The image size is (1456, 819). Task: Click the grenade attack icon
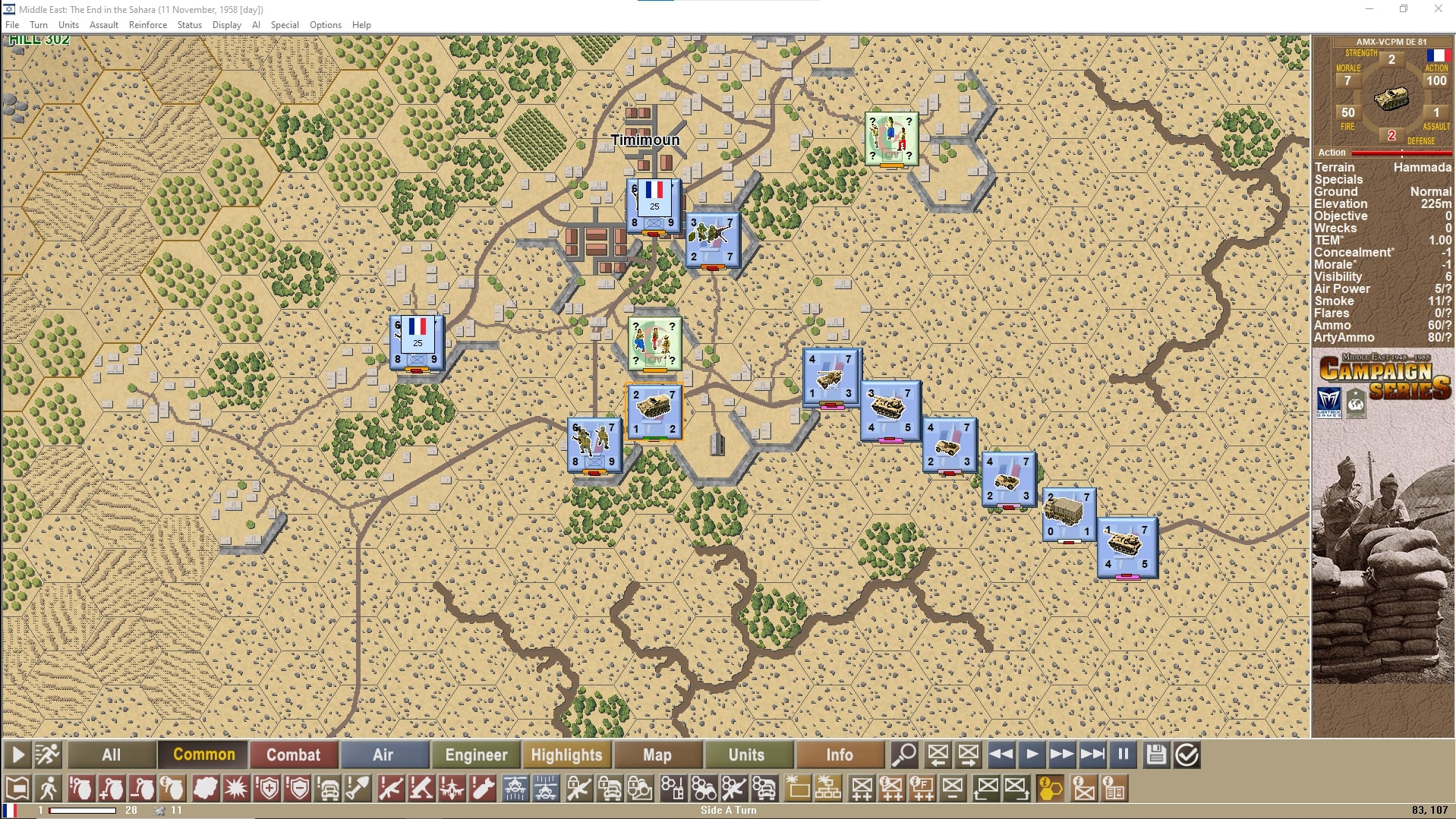click(81, 788)
